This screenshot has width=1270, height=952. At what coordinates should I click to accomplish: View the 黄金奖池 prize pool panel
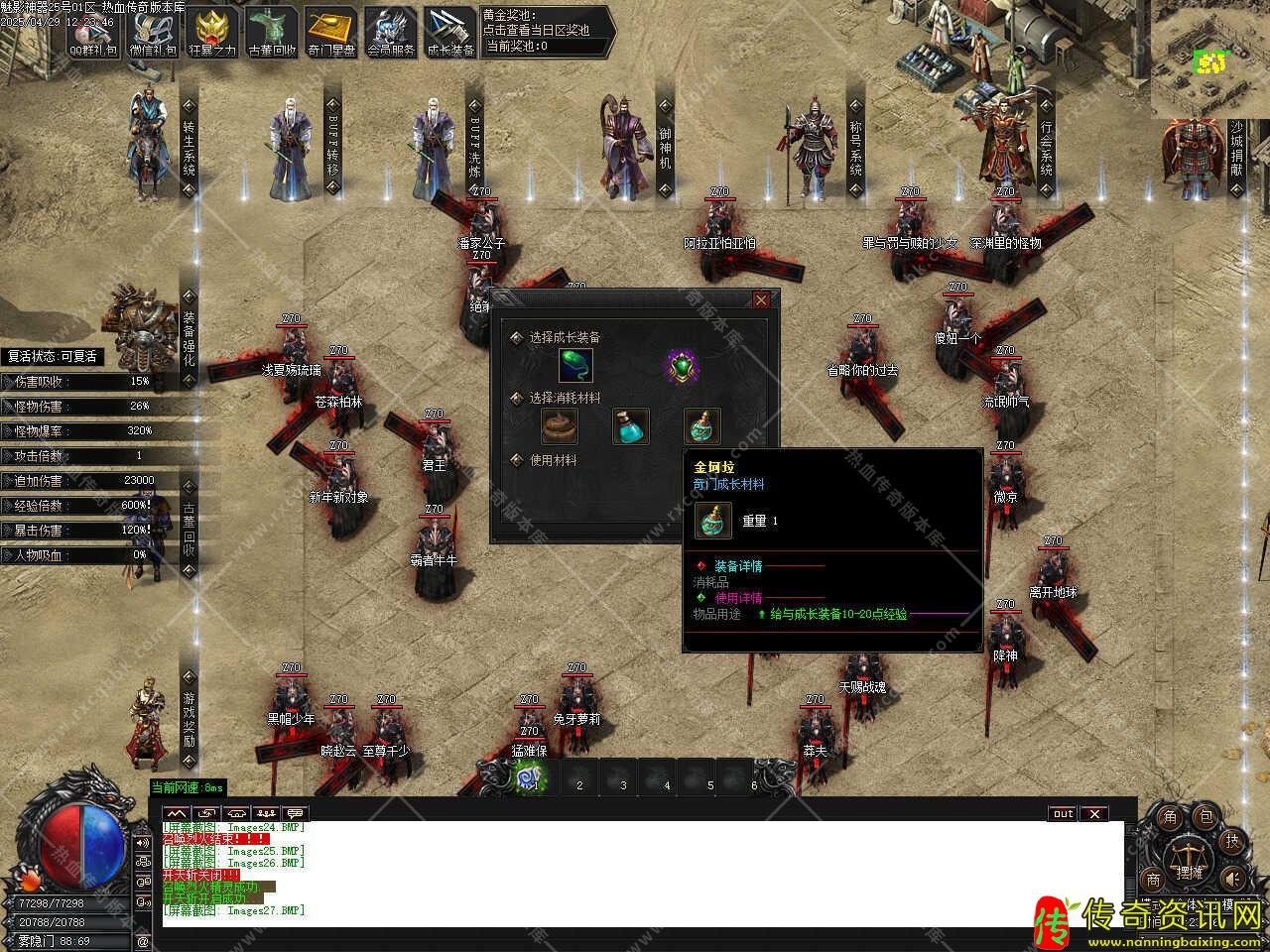(x=544, y=31)
